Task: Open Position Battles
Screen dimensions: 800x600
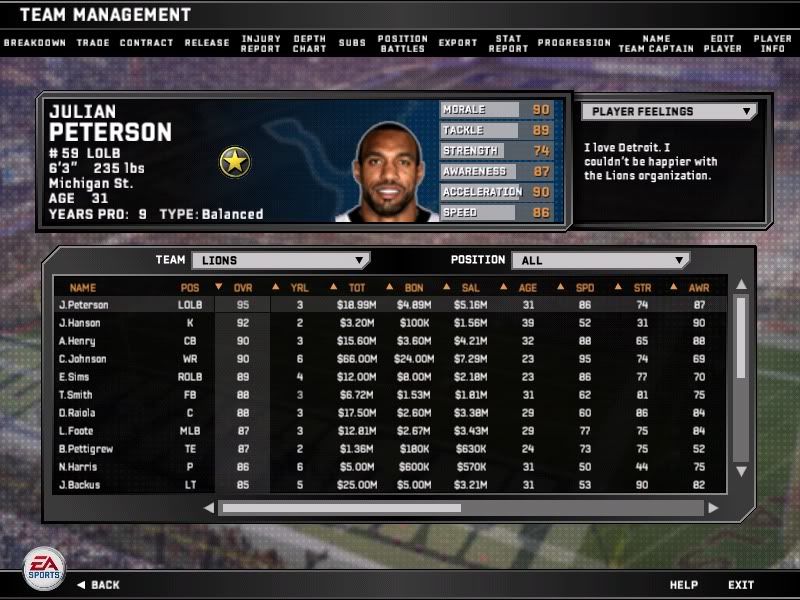Action: 403,43
